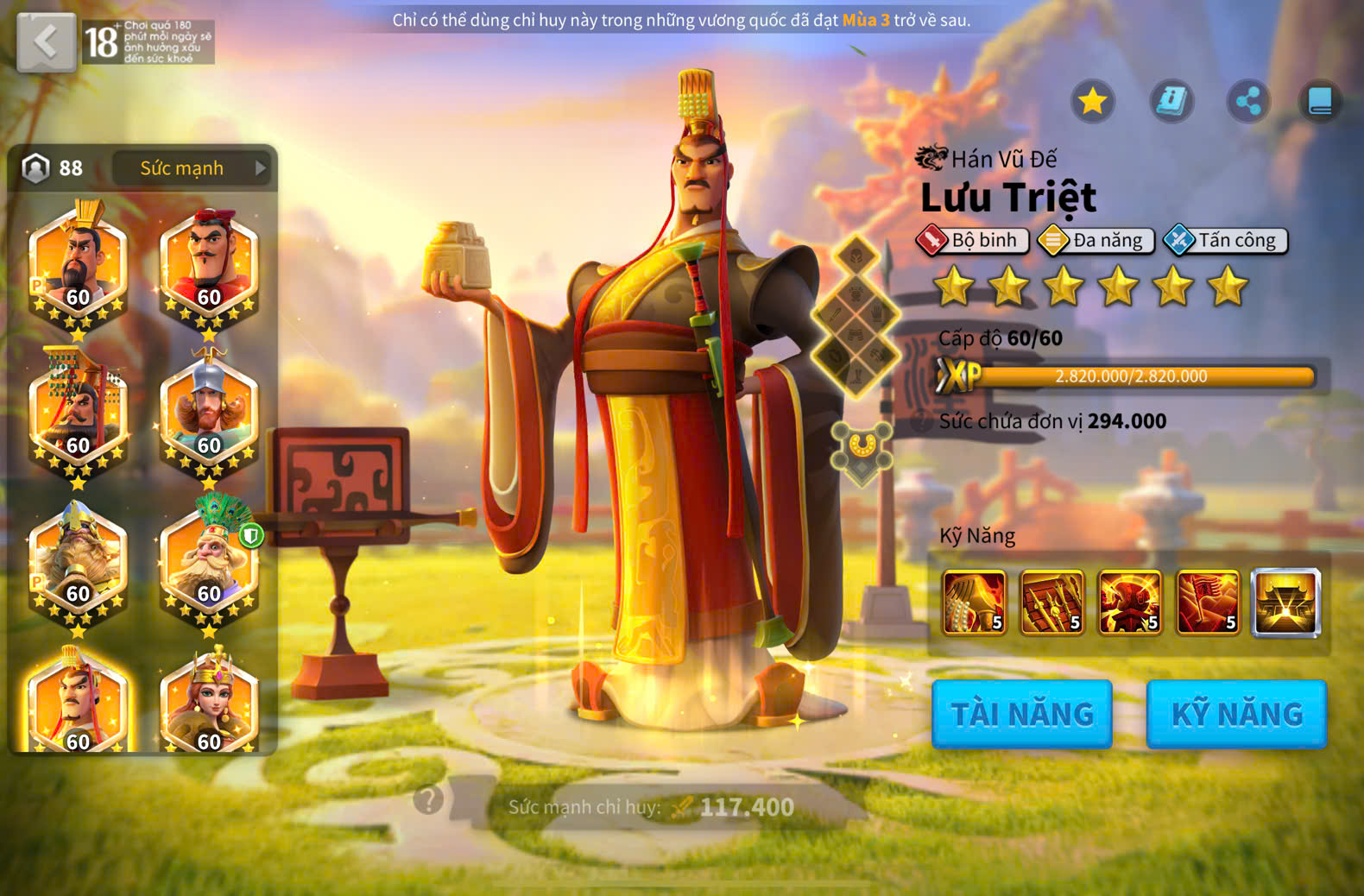
Task: Open the teal book icon
Action: 1320,102
